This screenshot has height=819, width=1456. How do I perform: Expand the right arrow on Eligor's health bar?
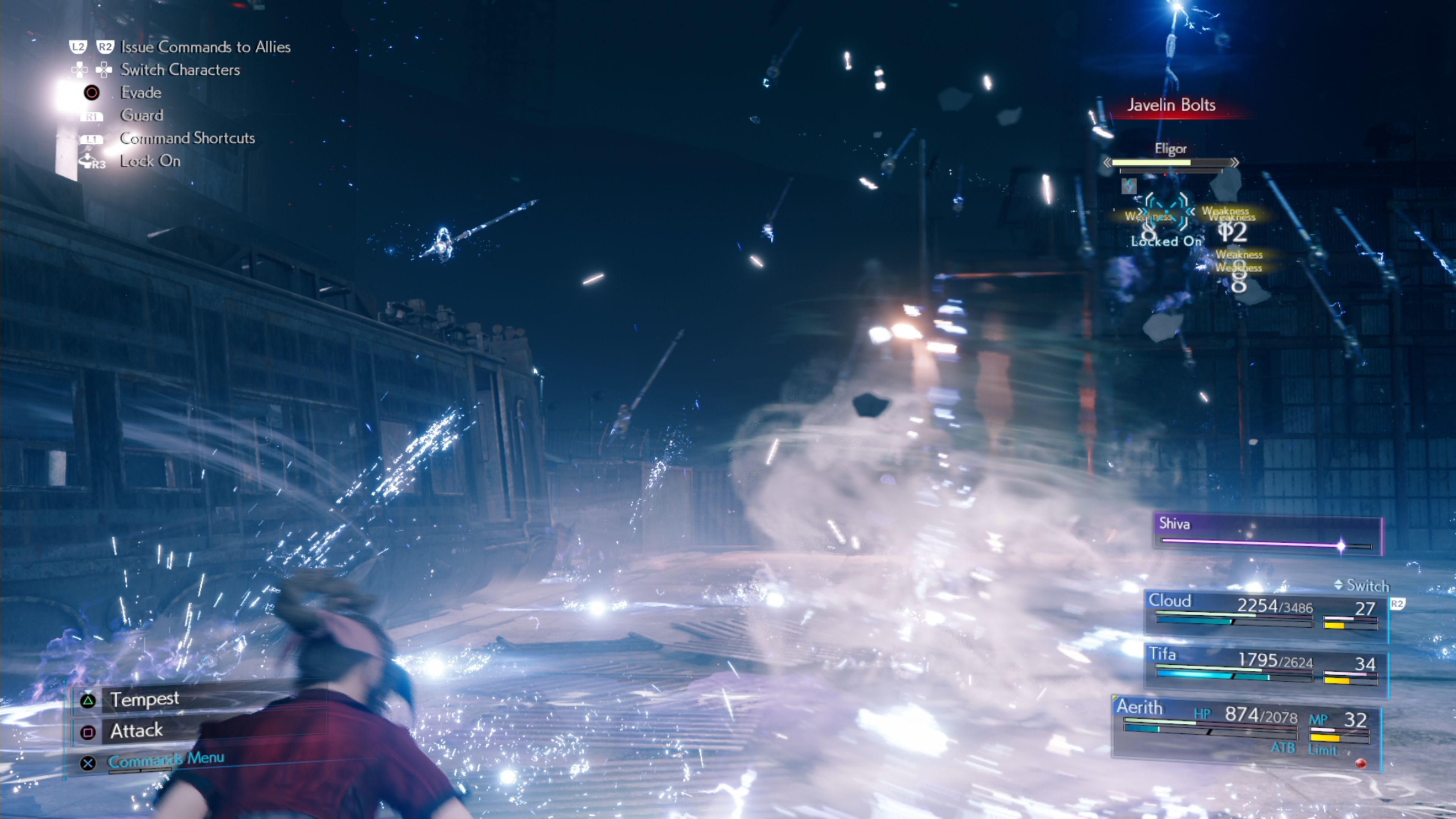pyautogui.click(x=1235, y=162)
